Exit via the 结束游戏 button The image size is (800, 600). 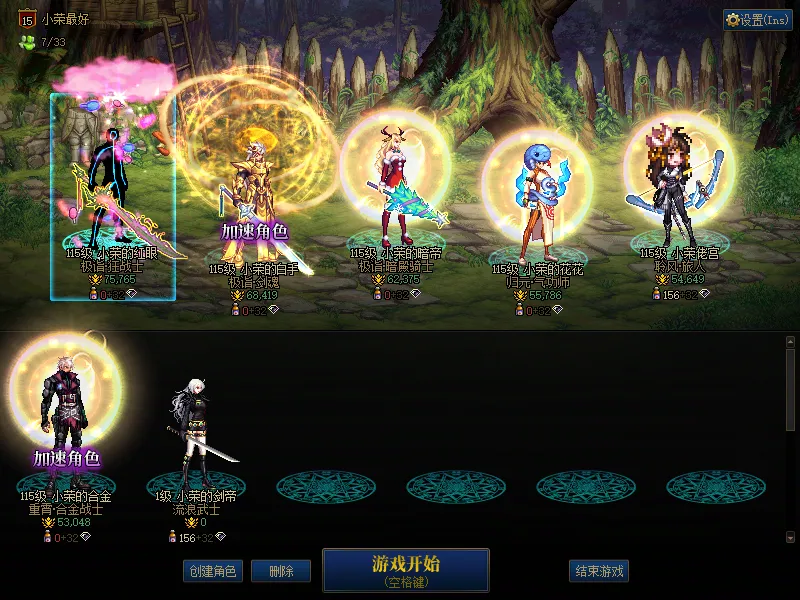(x=600, y=571)
